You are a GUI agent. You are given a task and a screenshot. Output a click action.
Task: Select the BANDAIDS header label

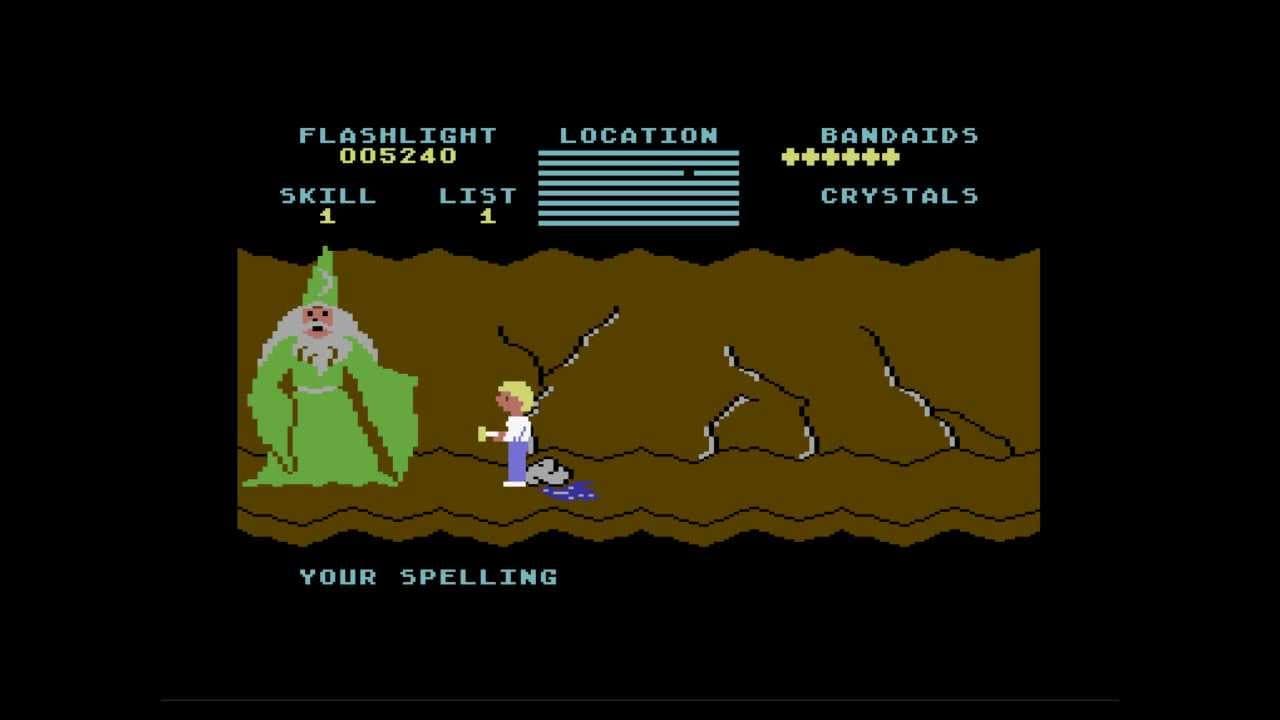(899, 134)
